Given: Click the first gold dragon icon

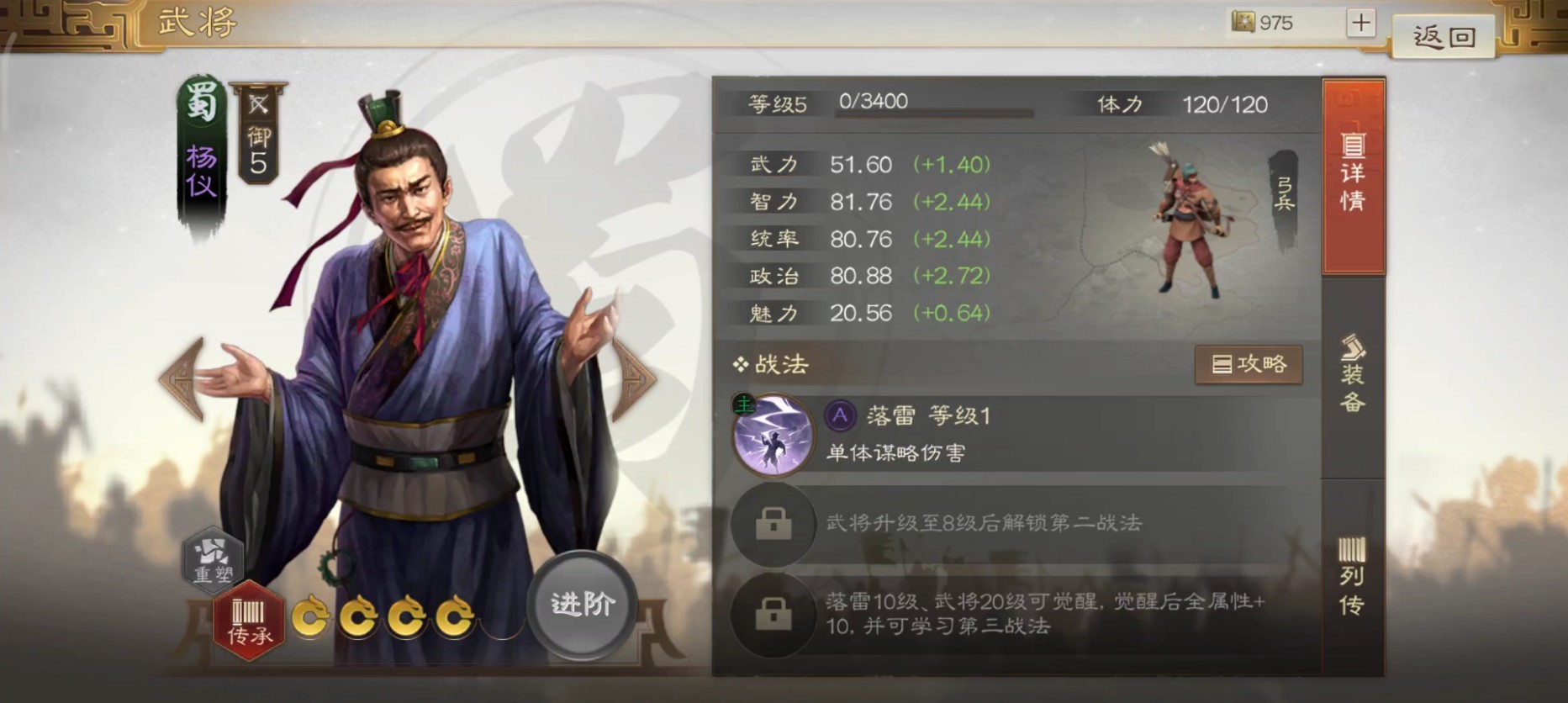Looking at the screenshot, I should [311, 617].
